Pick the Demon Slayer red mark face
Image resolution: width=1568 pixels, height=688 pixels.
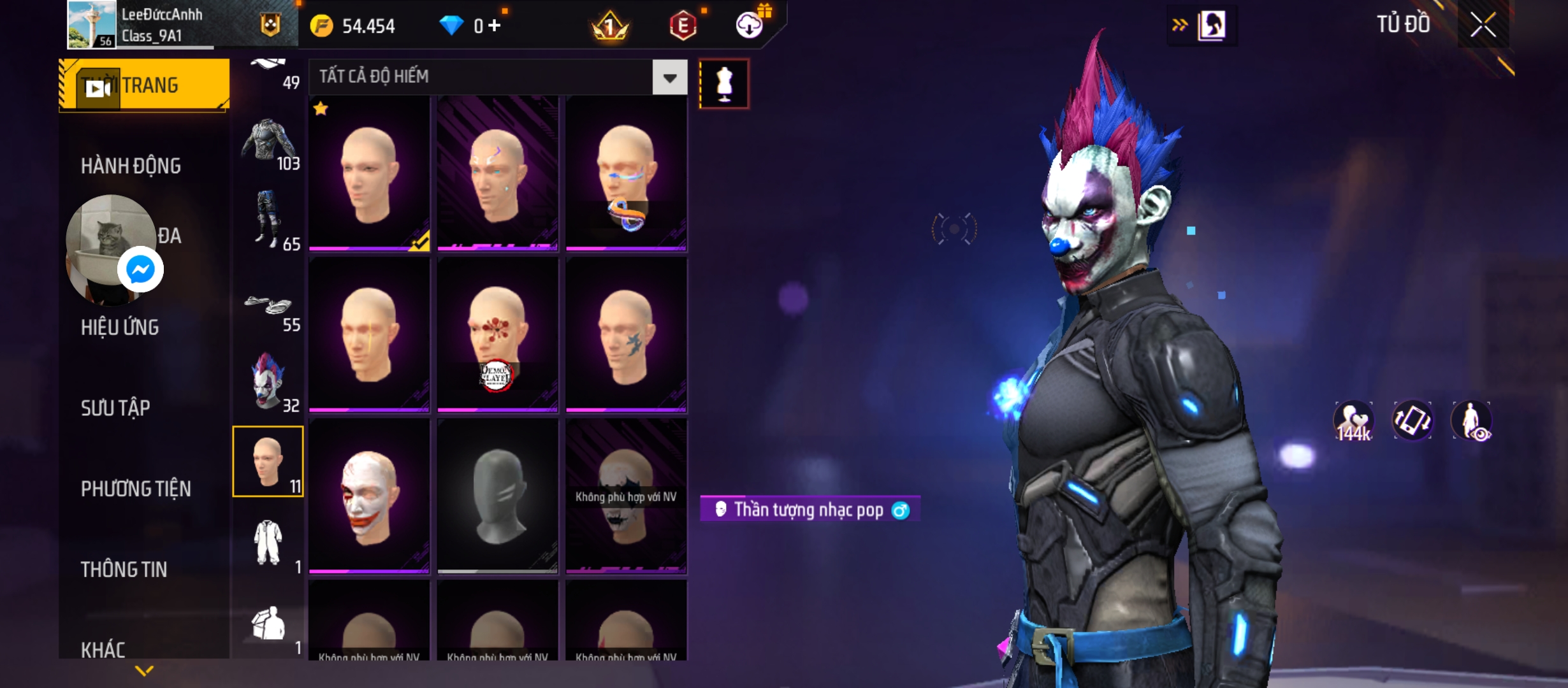pos(497,334)
